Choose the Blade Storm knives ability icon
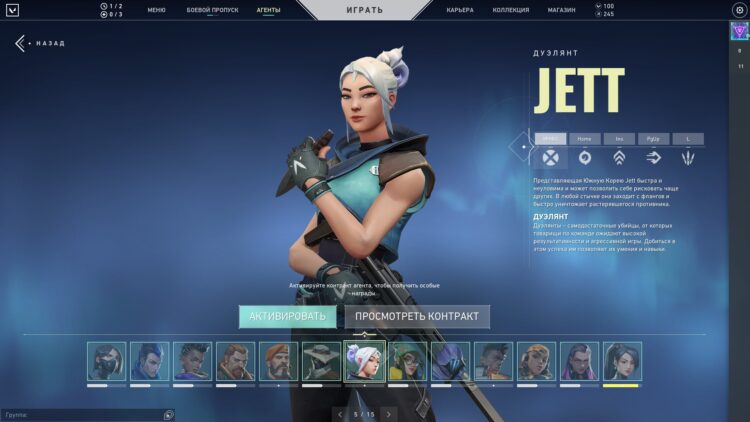Screen dimensions: 750x422 tap(688, 157)
